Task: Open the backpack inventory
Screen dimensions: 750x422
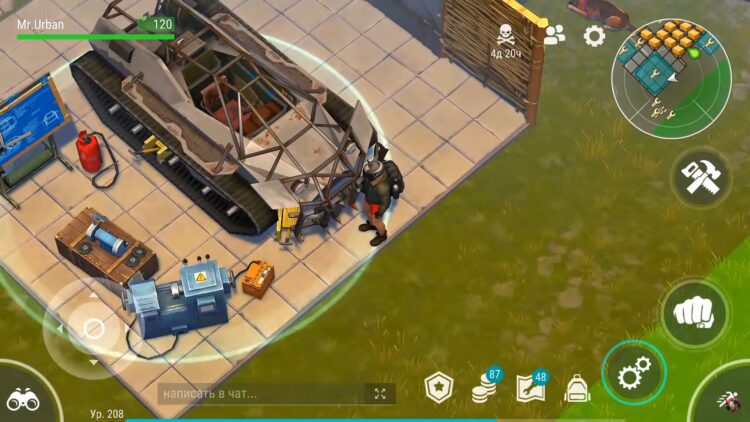Action: tap(576, 388)
